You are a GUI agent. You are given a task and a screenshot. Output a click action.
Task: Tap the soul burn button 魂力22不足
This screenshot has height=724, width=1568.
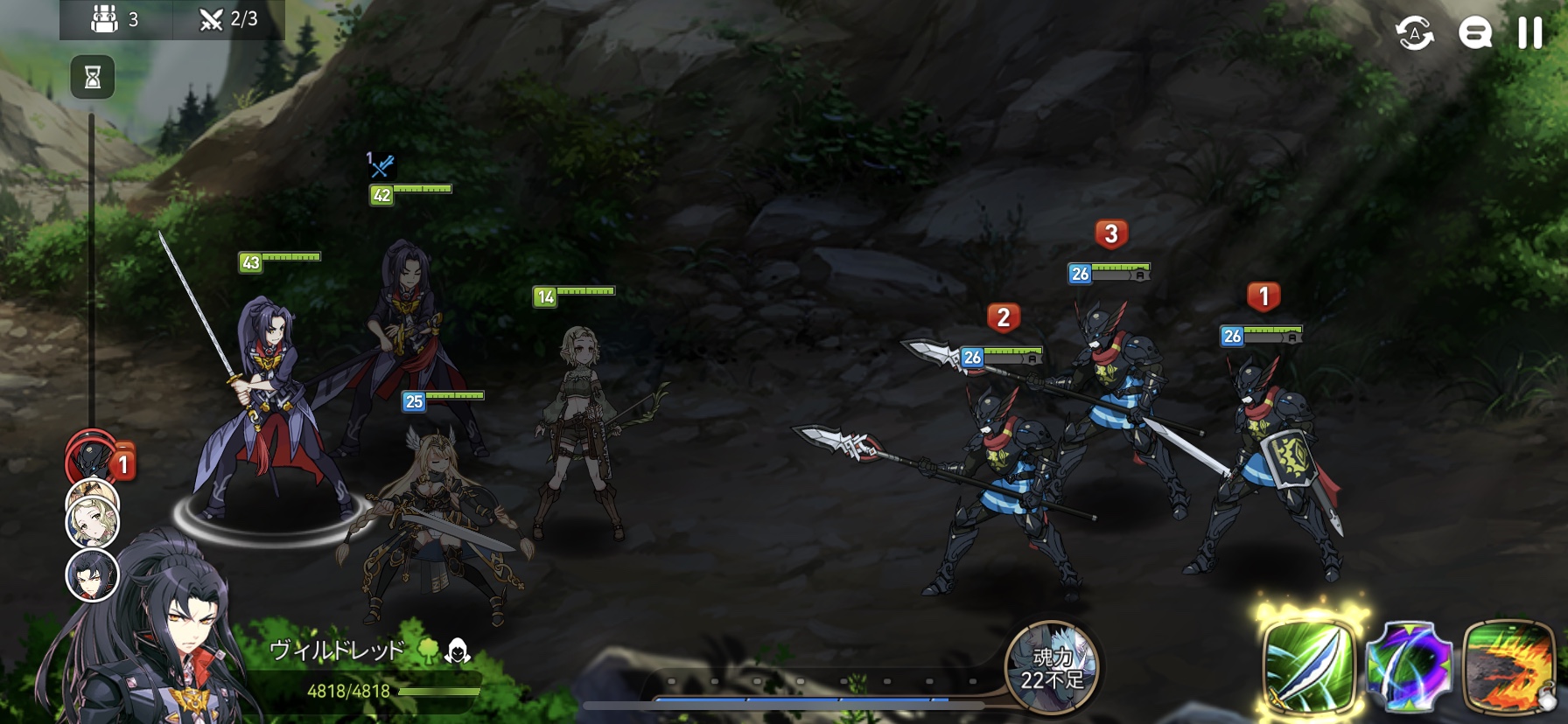tap(1052, 668)
